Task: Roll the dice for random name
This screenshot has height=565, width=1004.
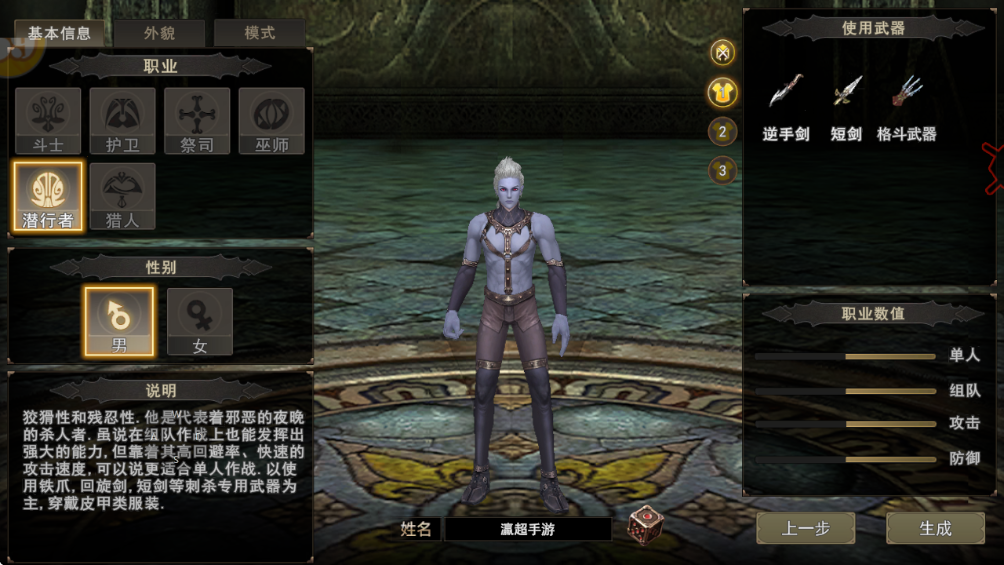Action: 645,526
